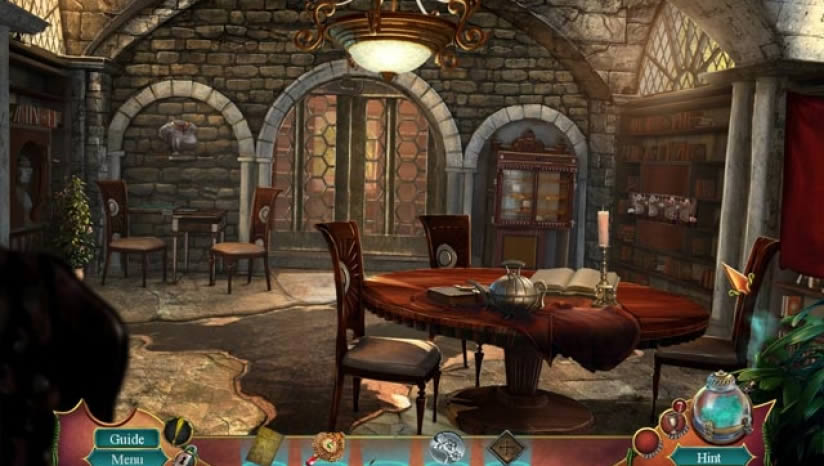Select the diamond-shaped tile inventory item
824x466 pixels.
[507, 446]
